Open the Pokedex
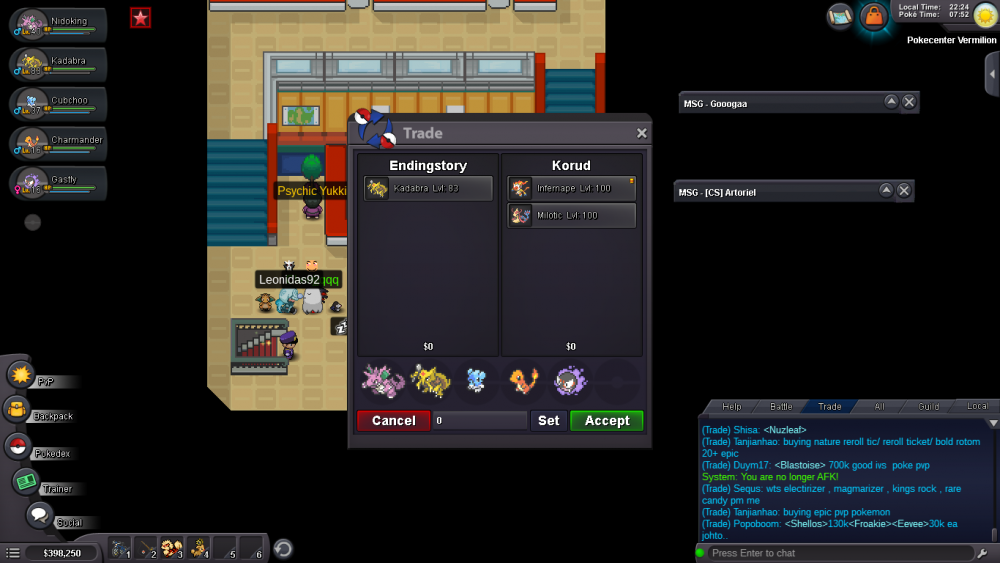This screenshot has height=563, width=1000. click(x=17, y=447)
